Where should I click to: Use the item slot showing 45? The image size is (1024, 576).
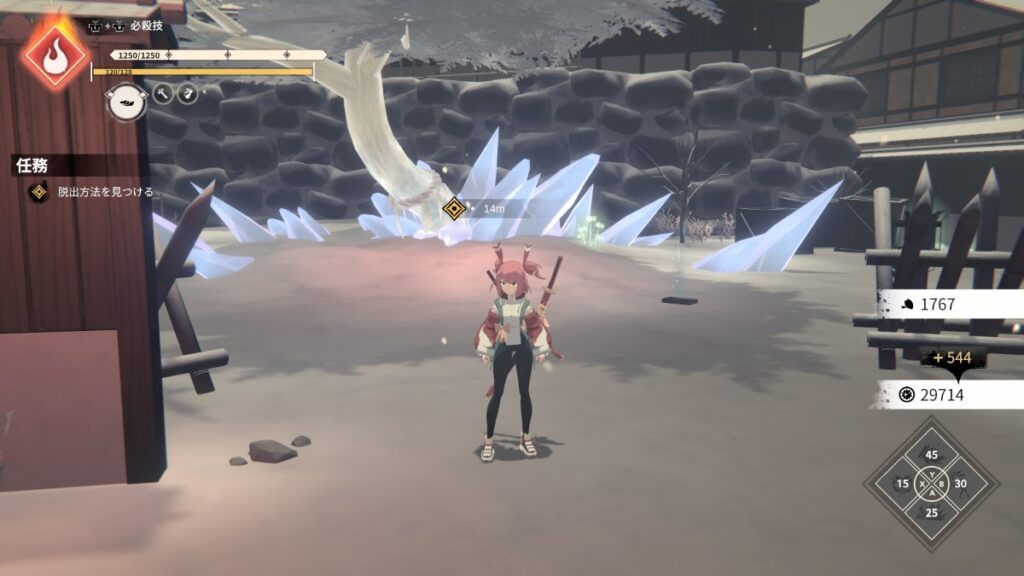pos(932,455)
